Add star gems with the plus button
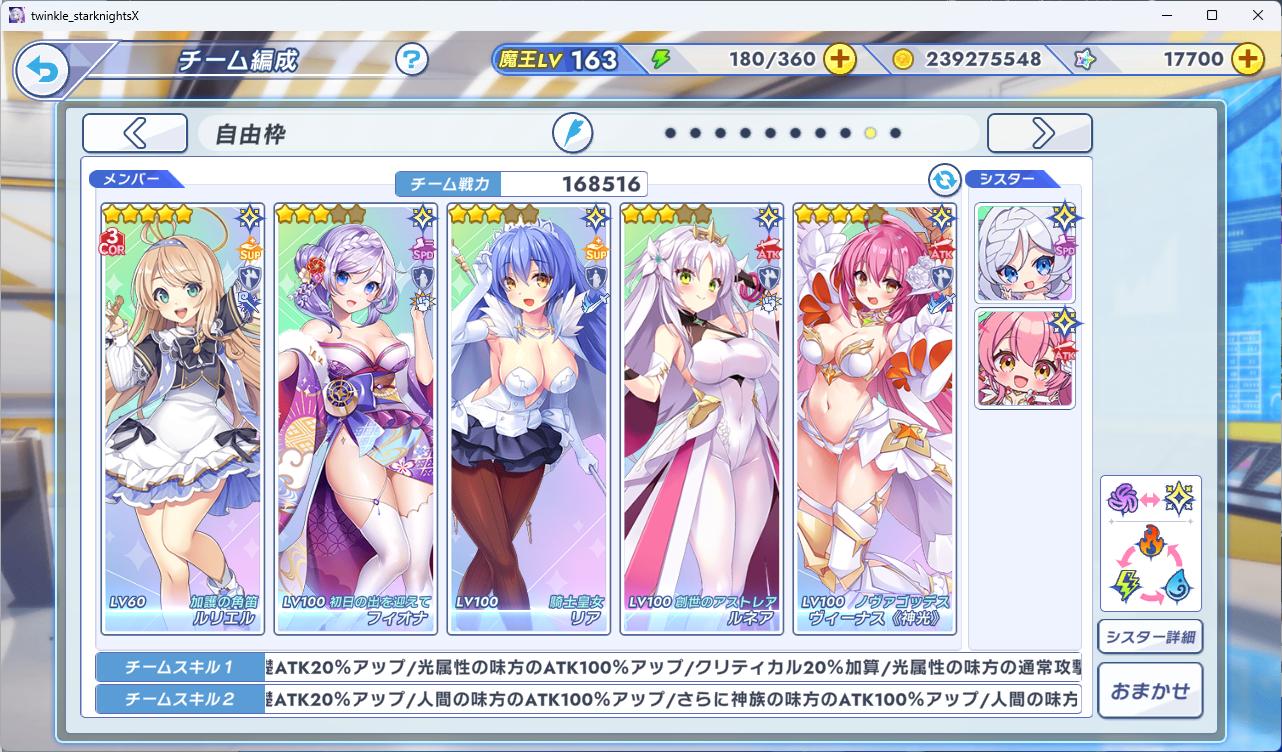Viewport: 1282px width, 752px height. 1247,59
